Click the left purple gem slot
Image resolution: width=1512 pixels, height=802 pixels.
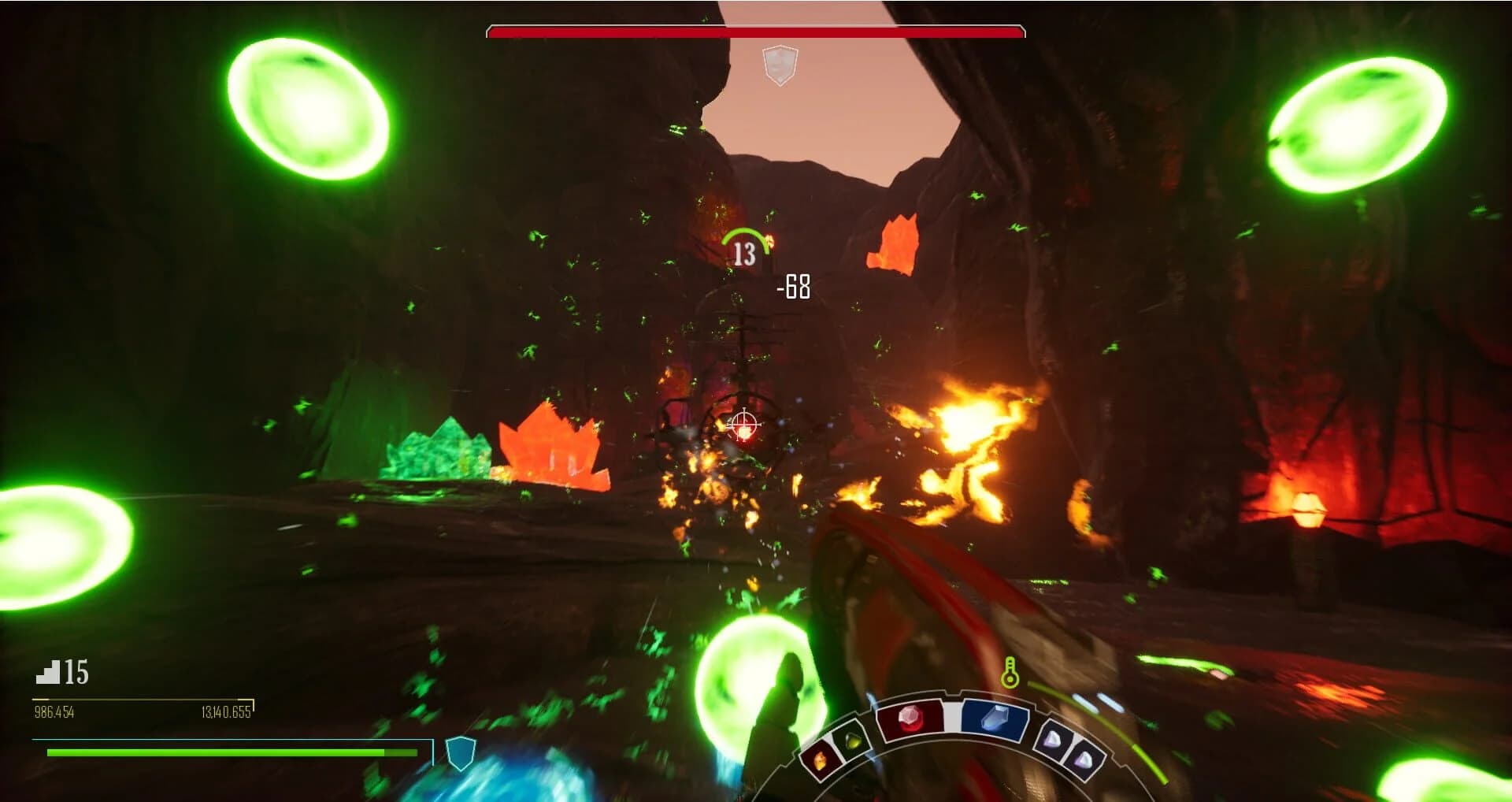pyautogui.click(x=1055, y=740)
